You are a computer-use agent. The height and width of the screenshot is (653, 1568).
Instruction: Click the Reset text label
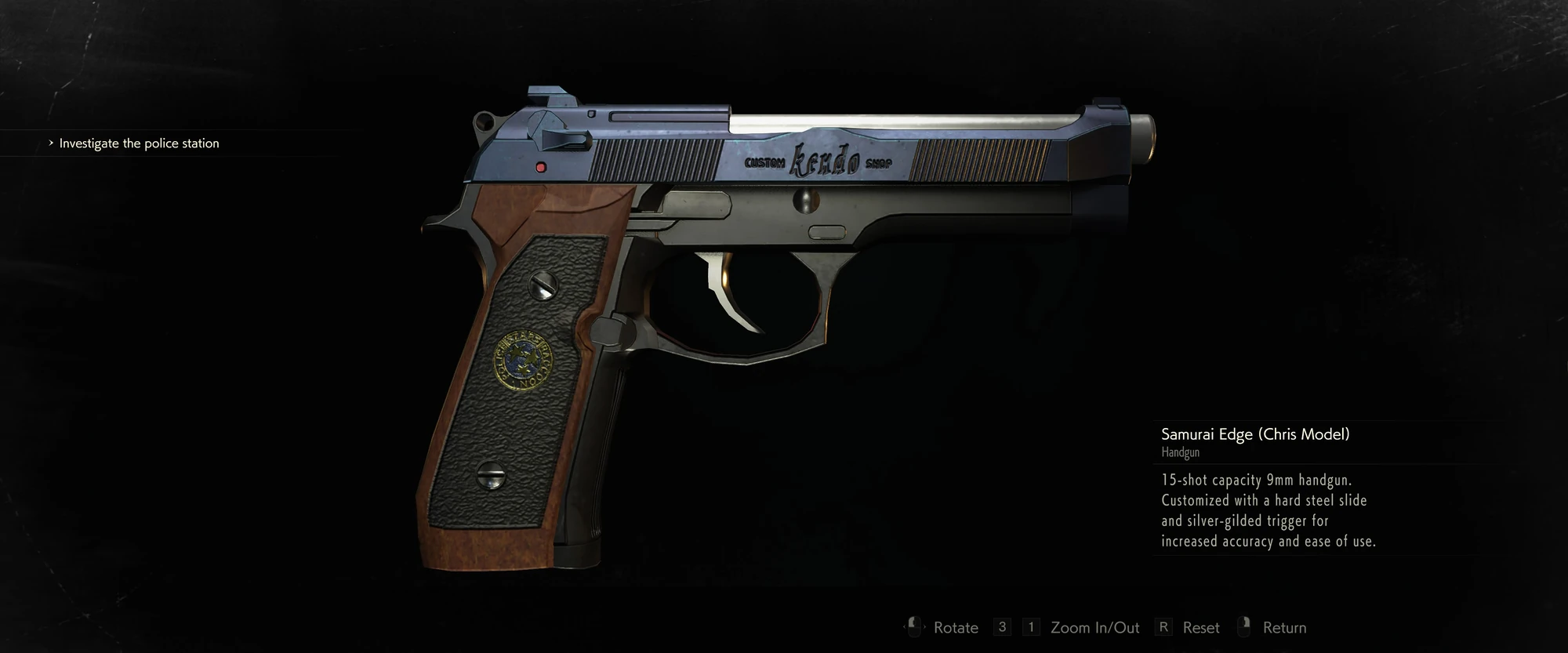(1200, 627)
